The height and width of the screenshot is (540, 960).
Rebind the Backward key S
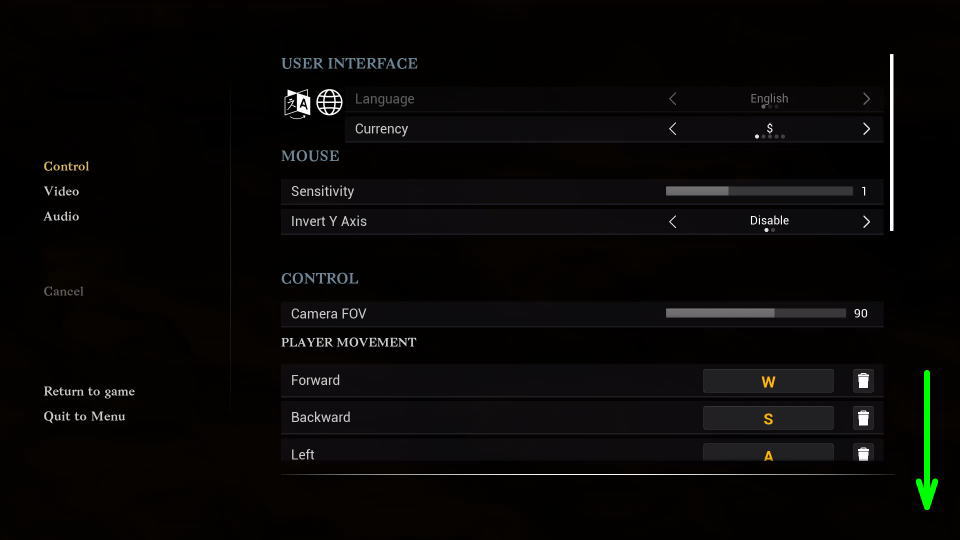coord(768,418)
